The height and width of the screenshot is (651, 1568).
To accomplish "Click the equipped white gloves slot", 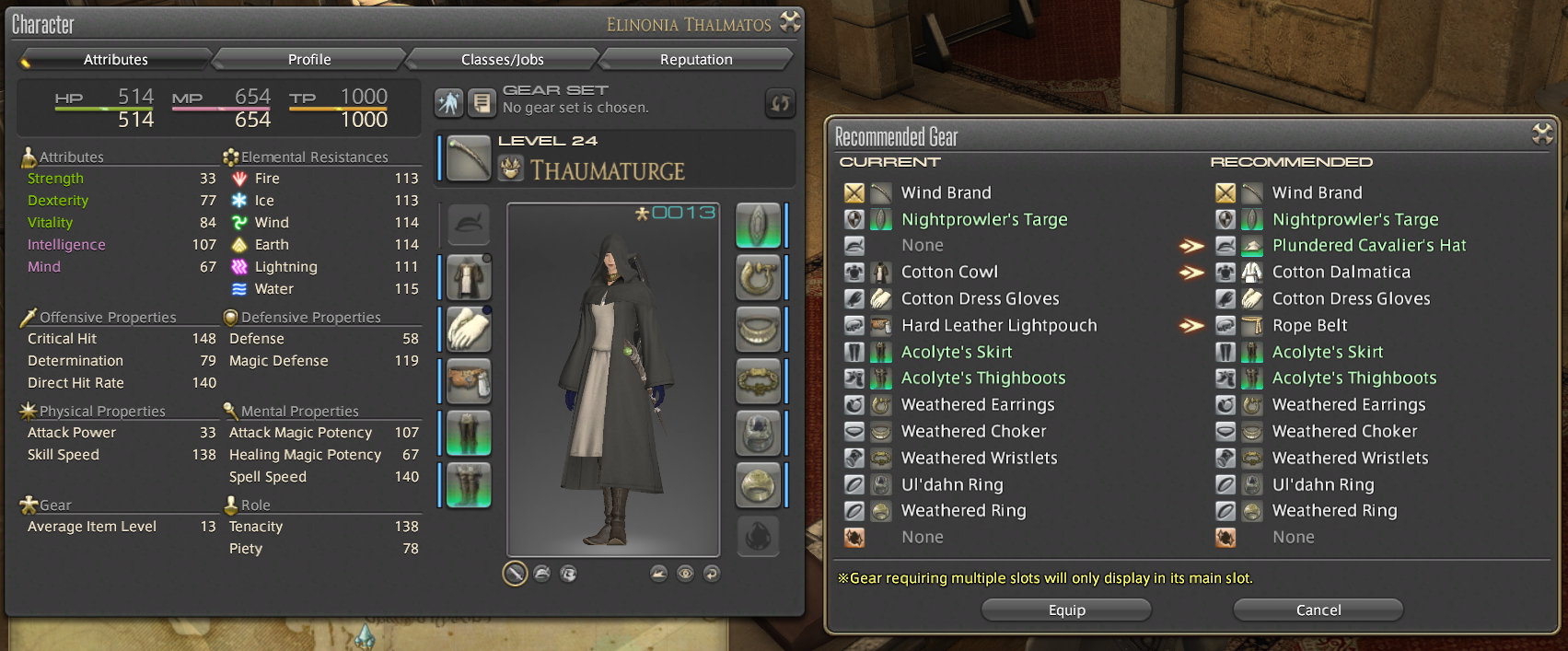I will point(469,330).
